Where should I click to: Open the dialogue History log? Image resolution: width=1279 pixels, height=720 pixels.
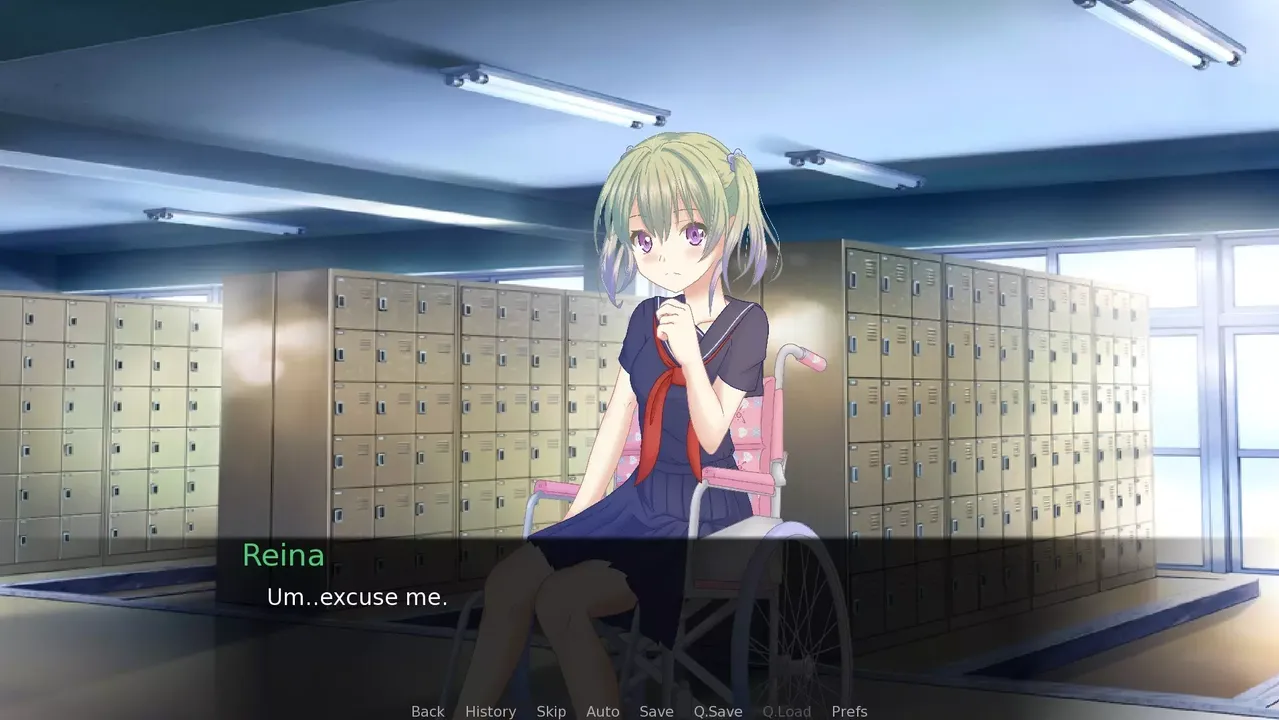[490, 711]
